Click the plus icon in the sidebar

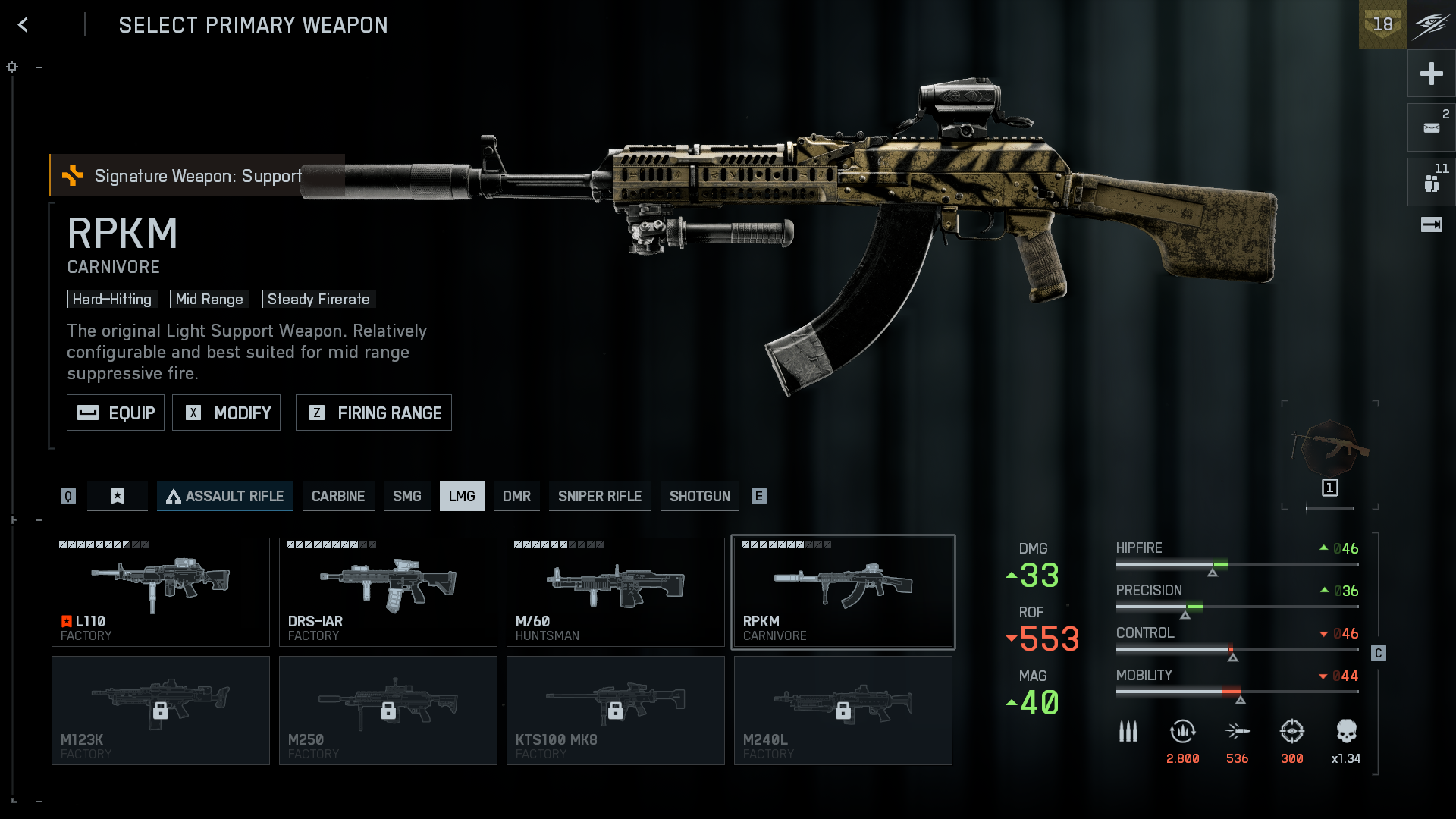[1431, 74]
